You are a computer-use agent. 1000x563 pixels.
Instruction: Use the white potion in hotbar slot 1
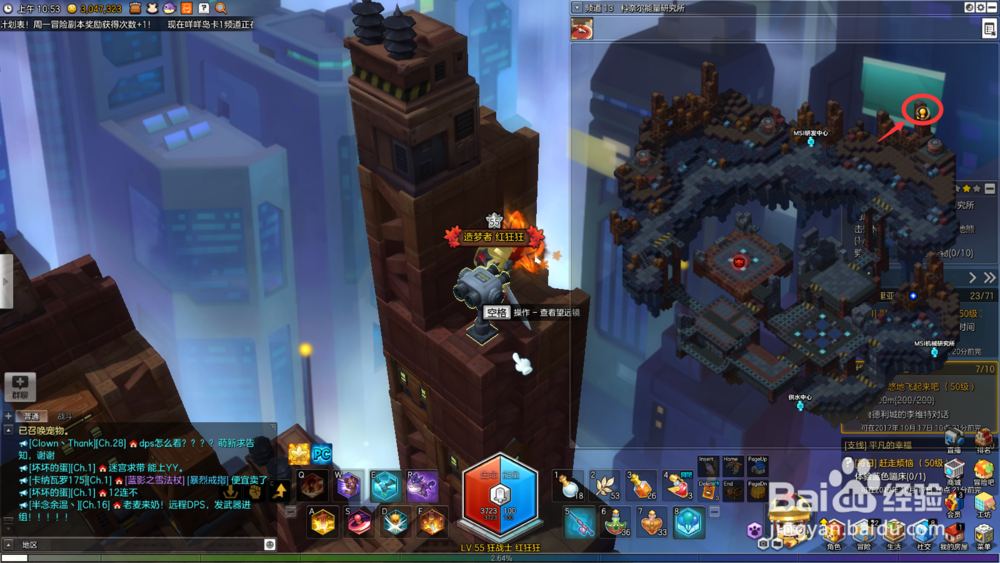coord(569,486)
